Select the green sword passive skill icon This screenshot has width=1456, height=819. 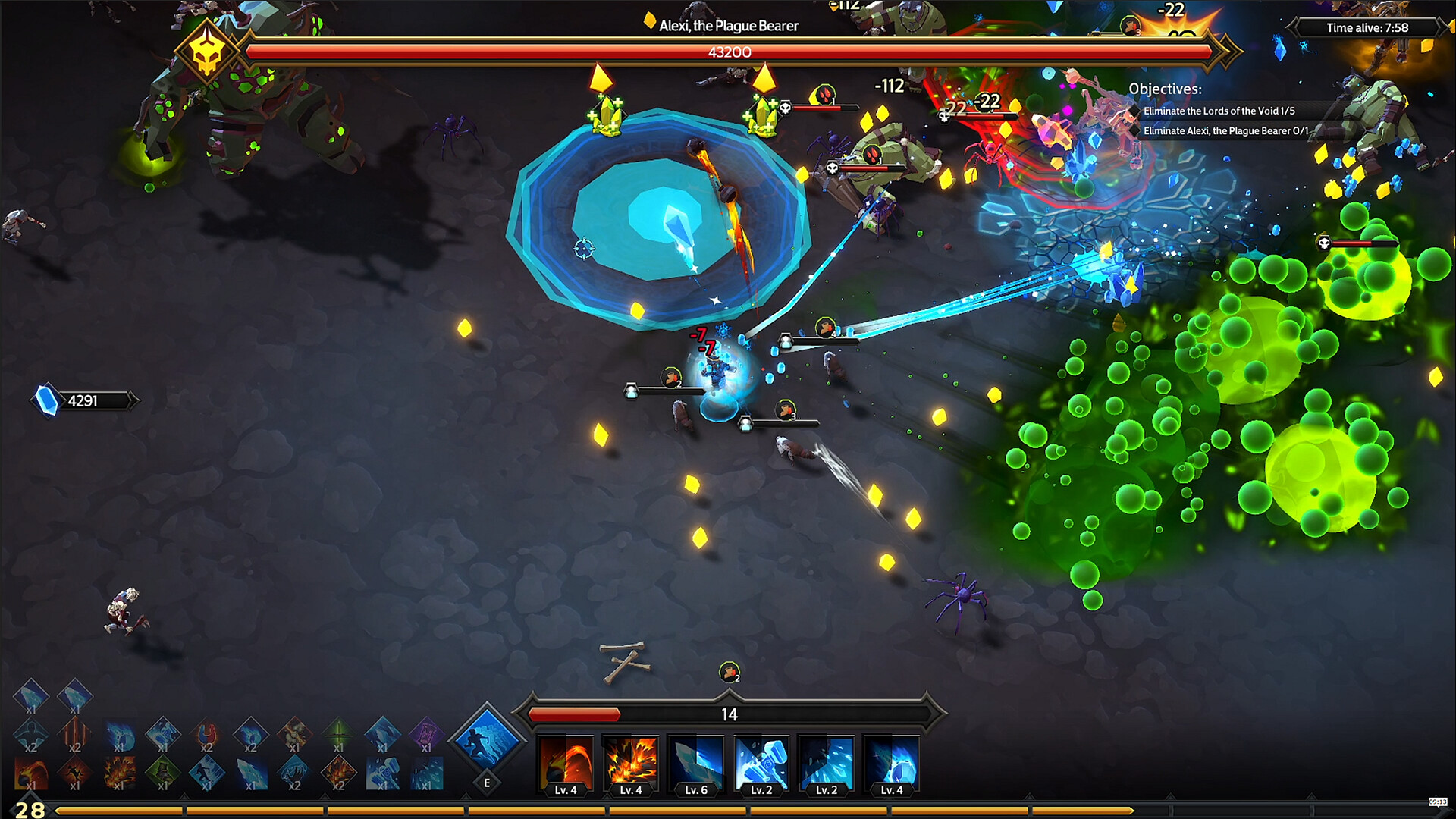339,734
